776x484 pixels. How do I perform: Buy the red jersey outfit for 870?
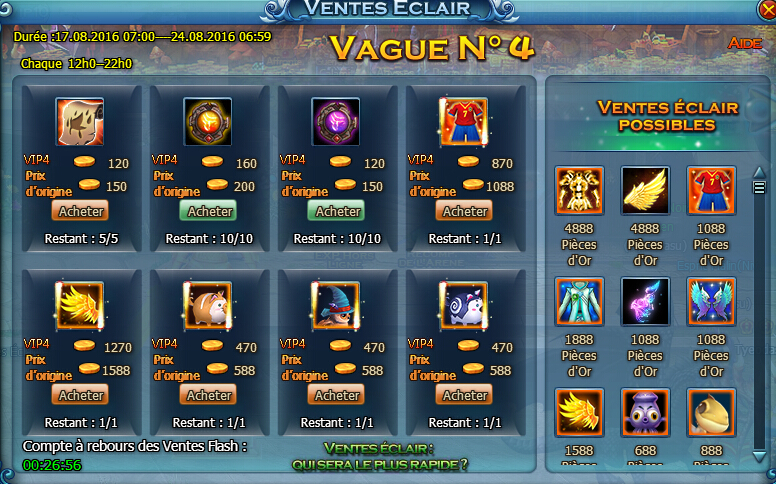point(465,211)
